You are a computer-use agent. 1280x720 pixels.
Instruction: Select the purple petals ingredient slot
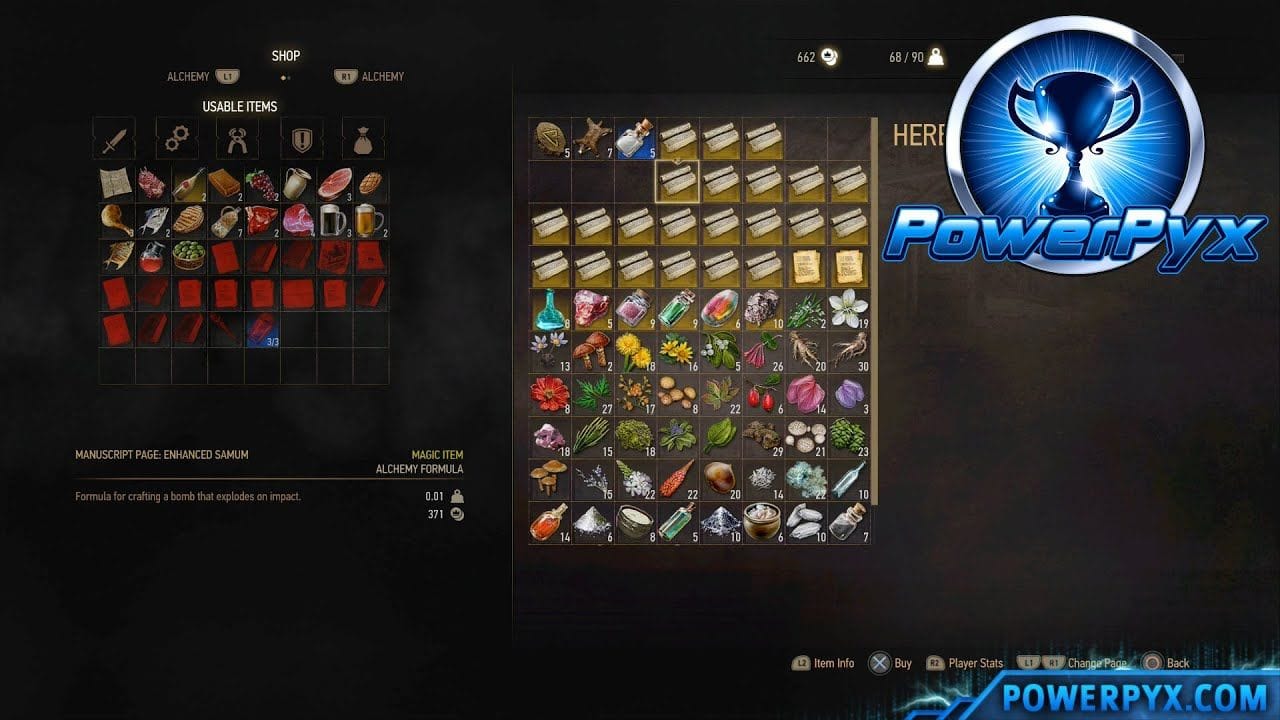pyautogui.click(x=849, y=394)
